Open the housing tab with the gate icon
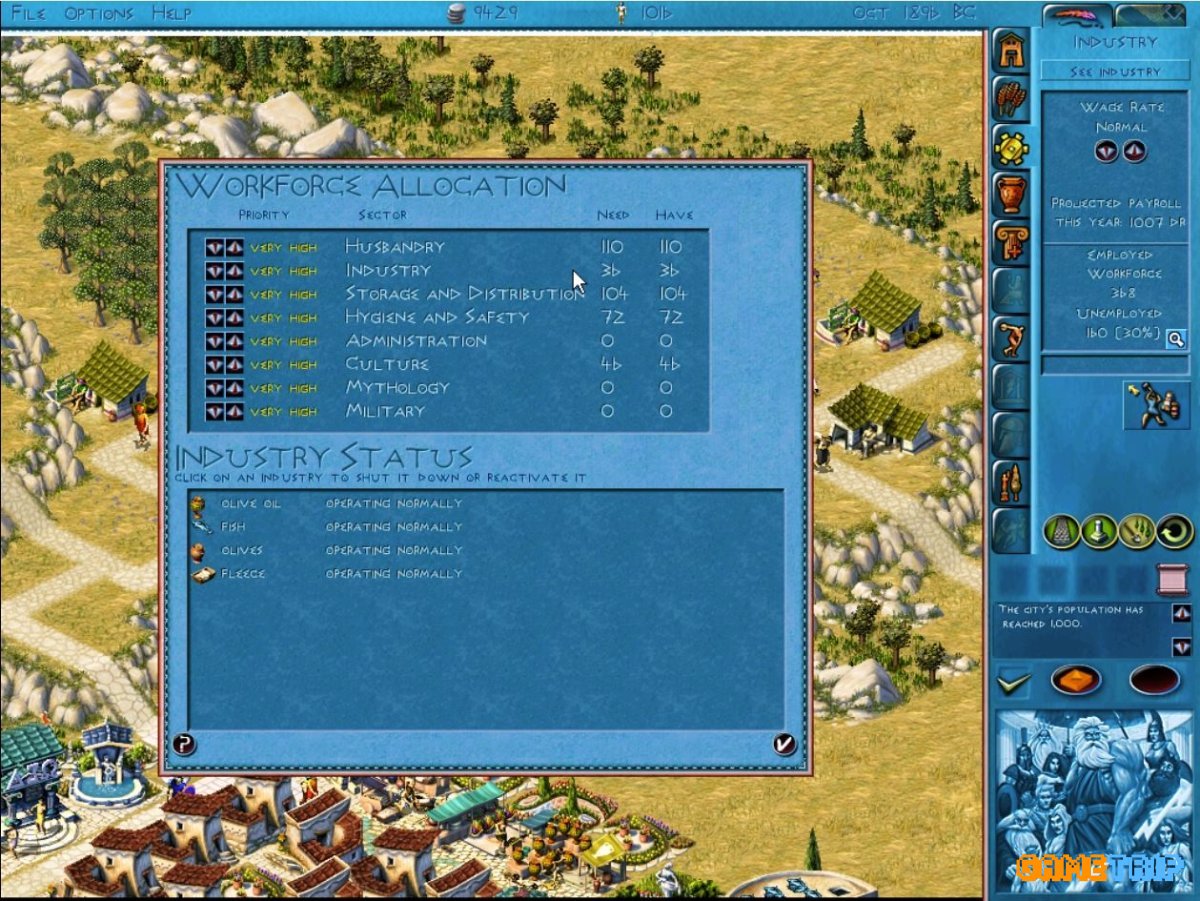 [1012, 52]
